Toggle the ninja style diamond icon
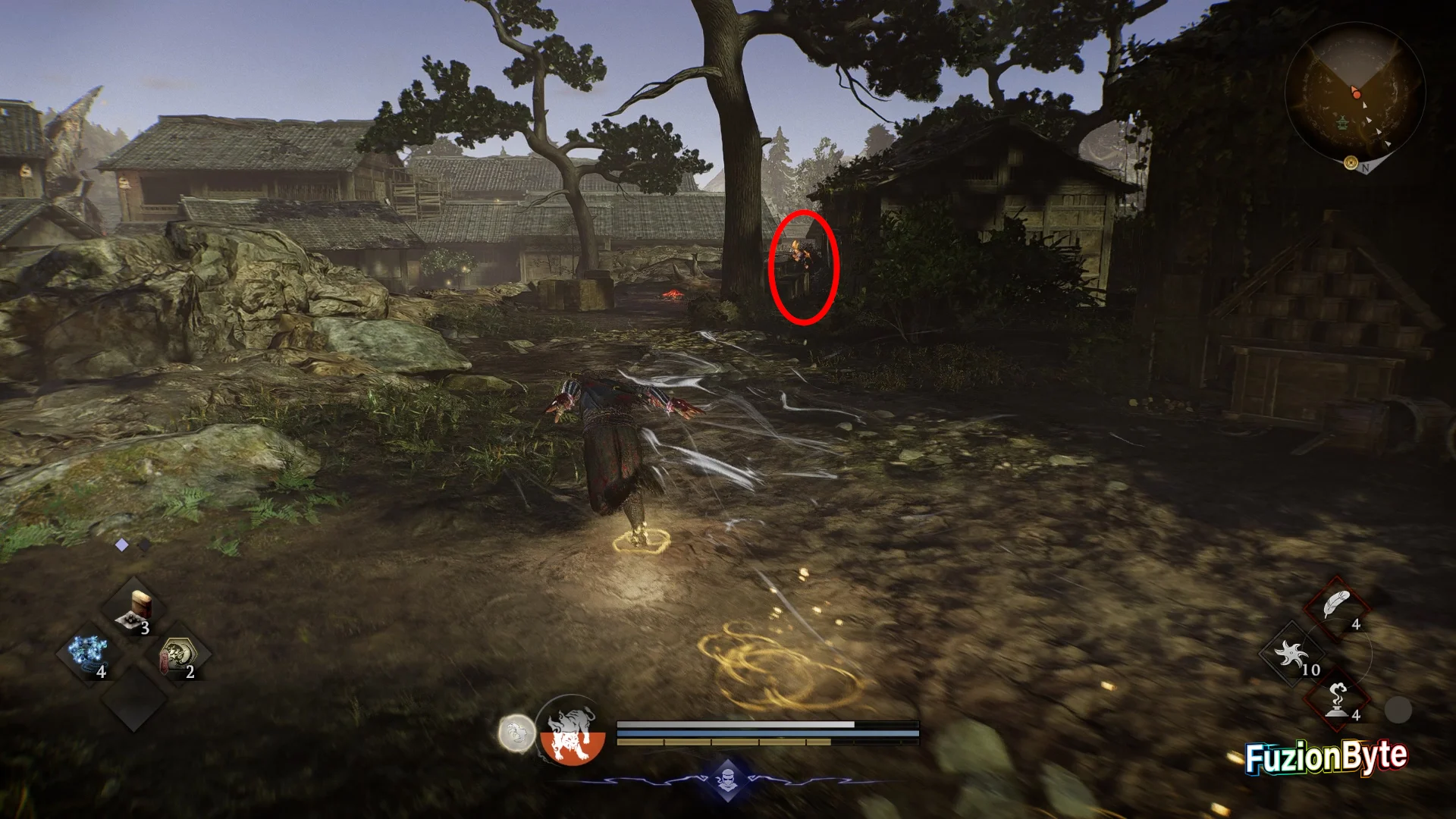Viewport: 1456px width, 819px height. pos(727,779)
